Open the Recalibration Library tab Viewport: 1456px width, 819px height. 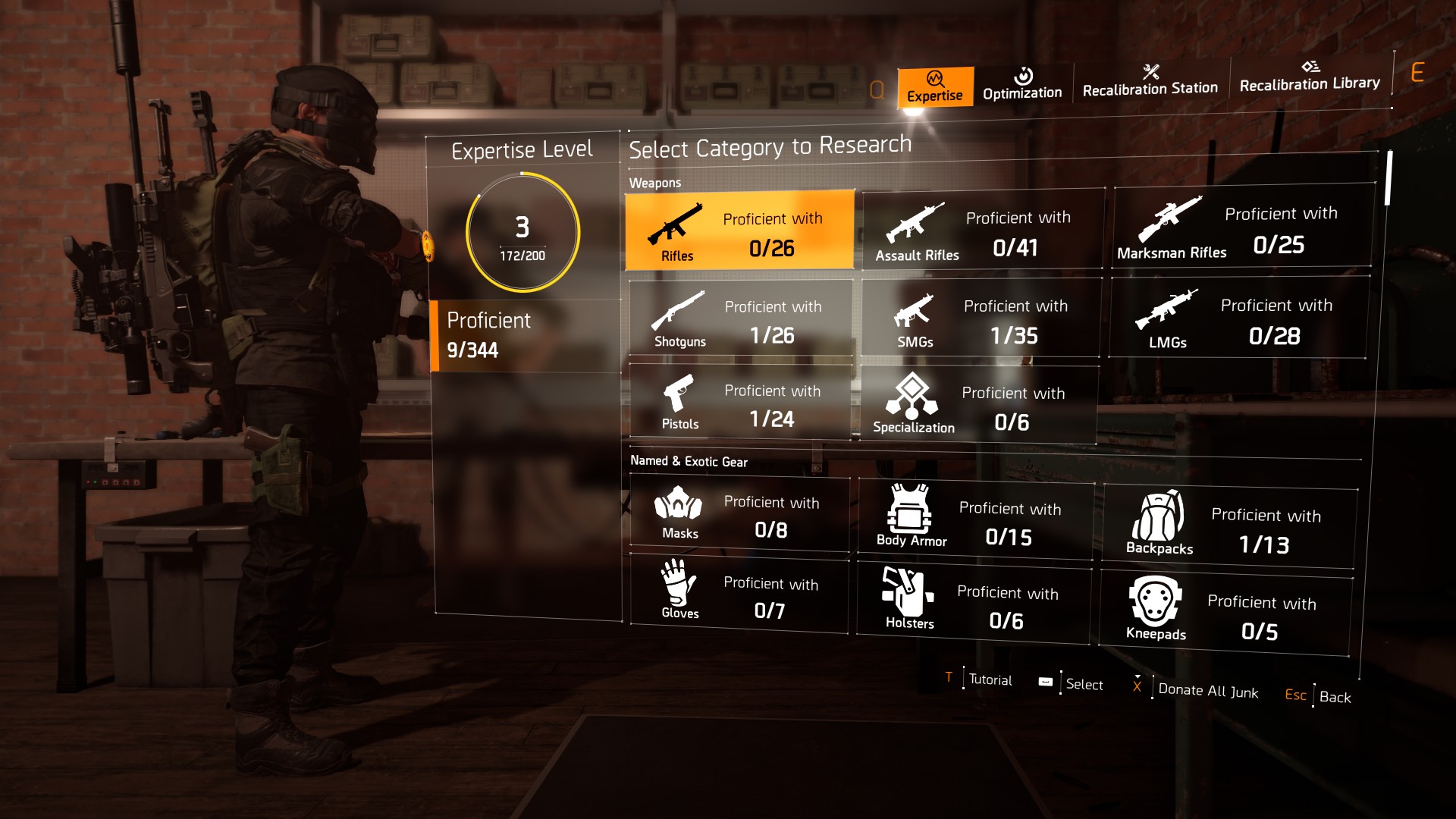(x=1310, y=77)
